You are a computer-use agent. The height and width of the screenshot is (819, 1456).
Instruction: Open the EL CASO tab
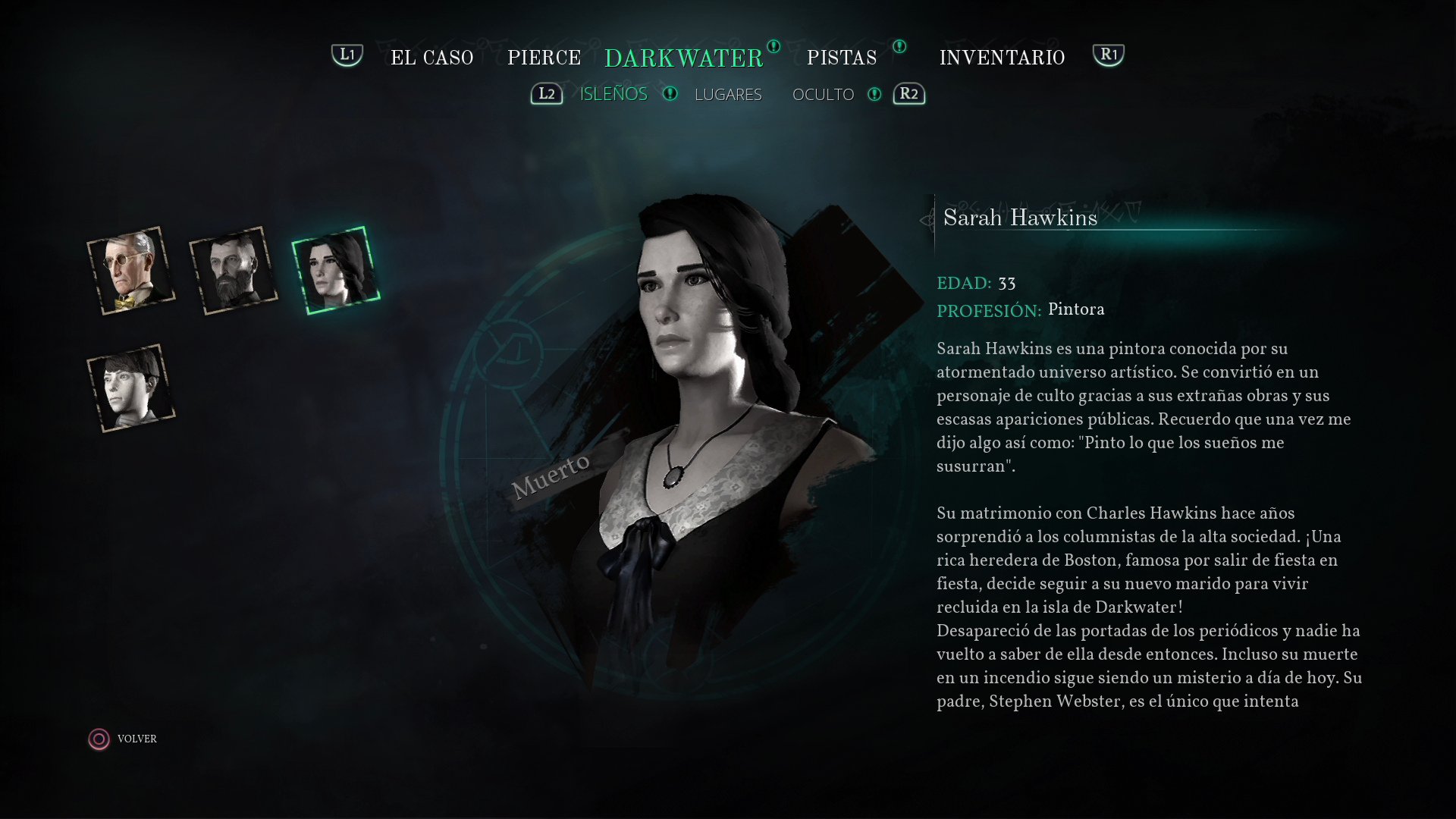(432, 58)
